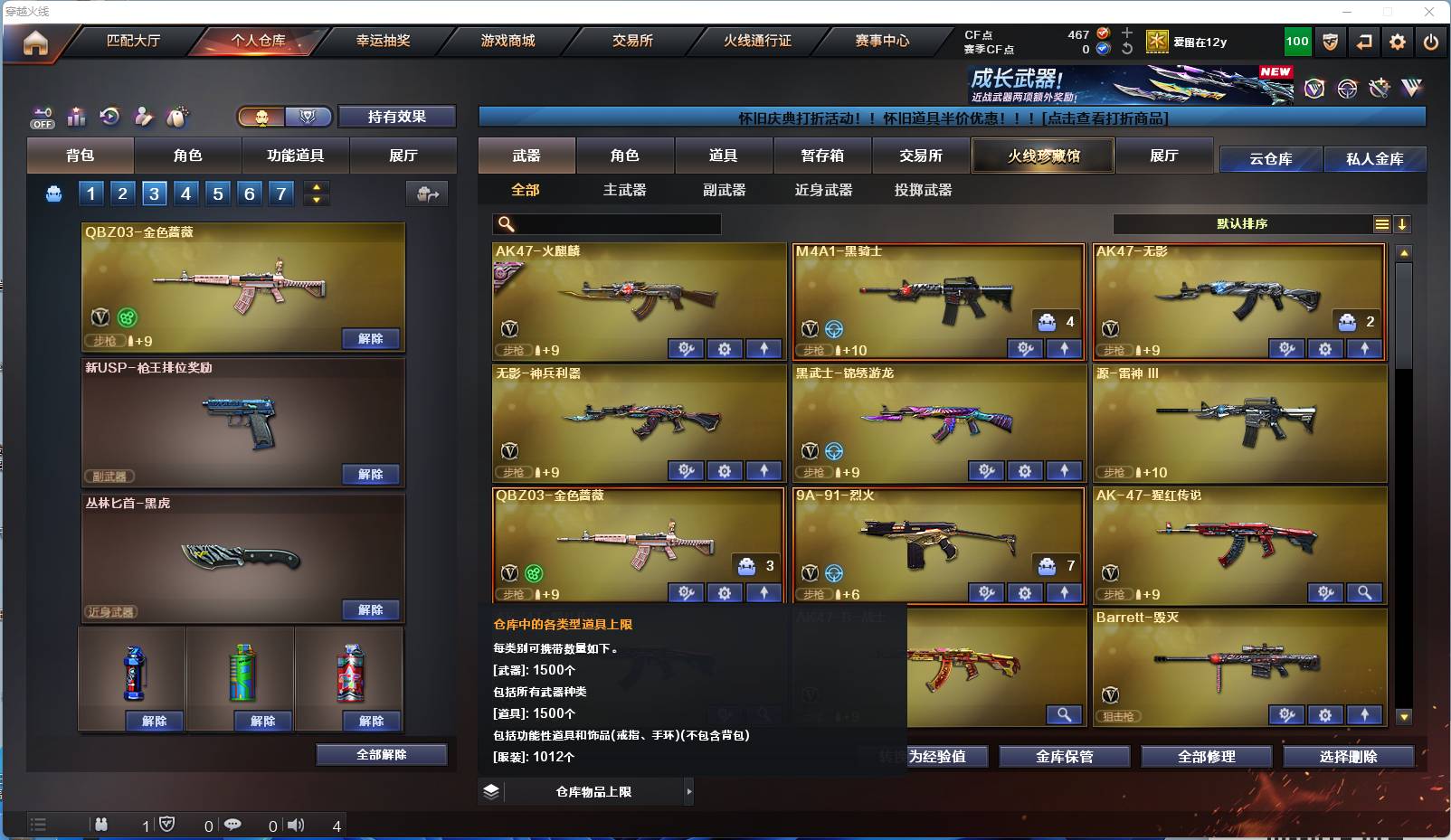Select backpack number 5
The width and height of the screenshot is (1451, 840).
tap(216, 193)
